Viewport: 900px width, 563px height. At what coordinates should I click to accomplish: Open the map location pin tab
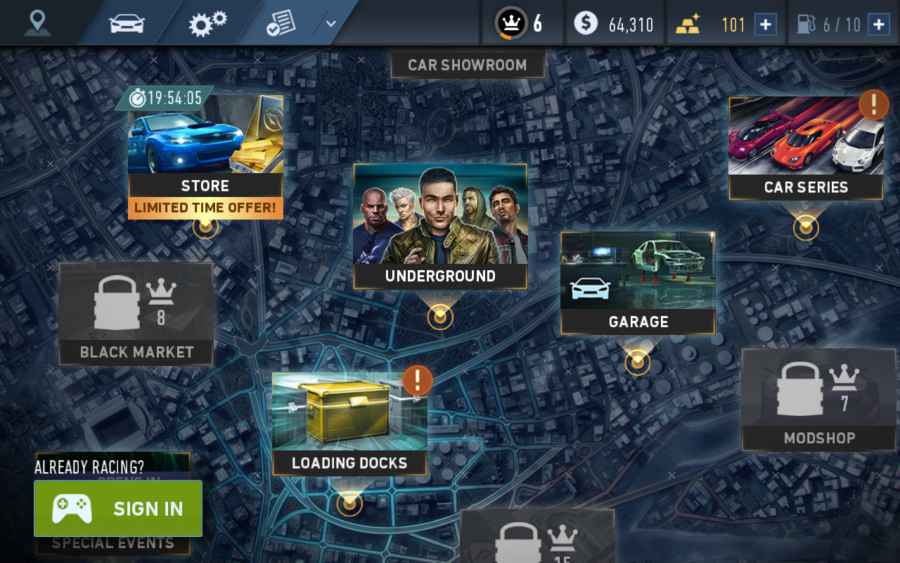coord(38,22)
